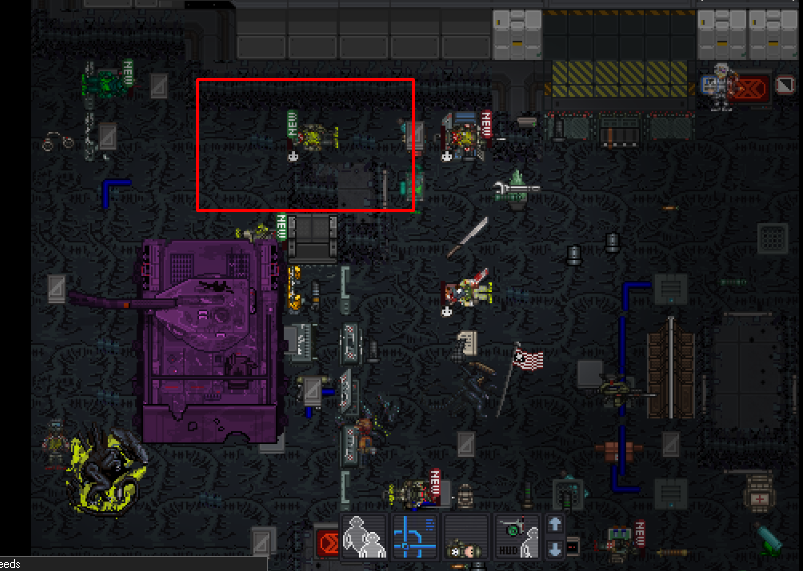Click the two grey silhouettes button

[x=364, y=536]
